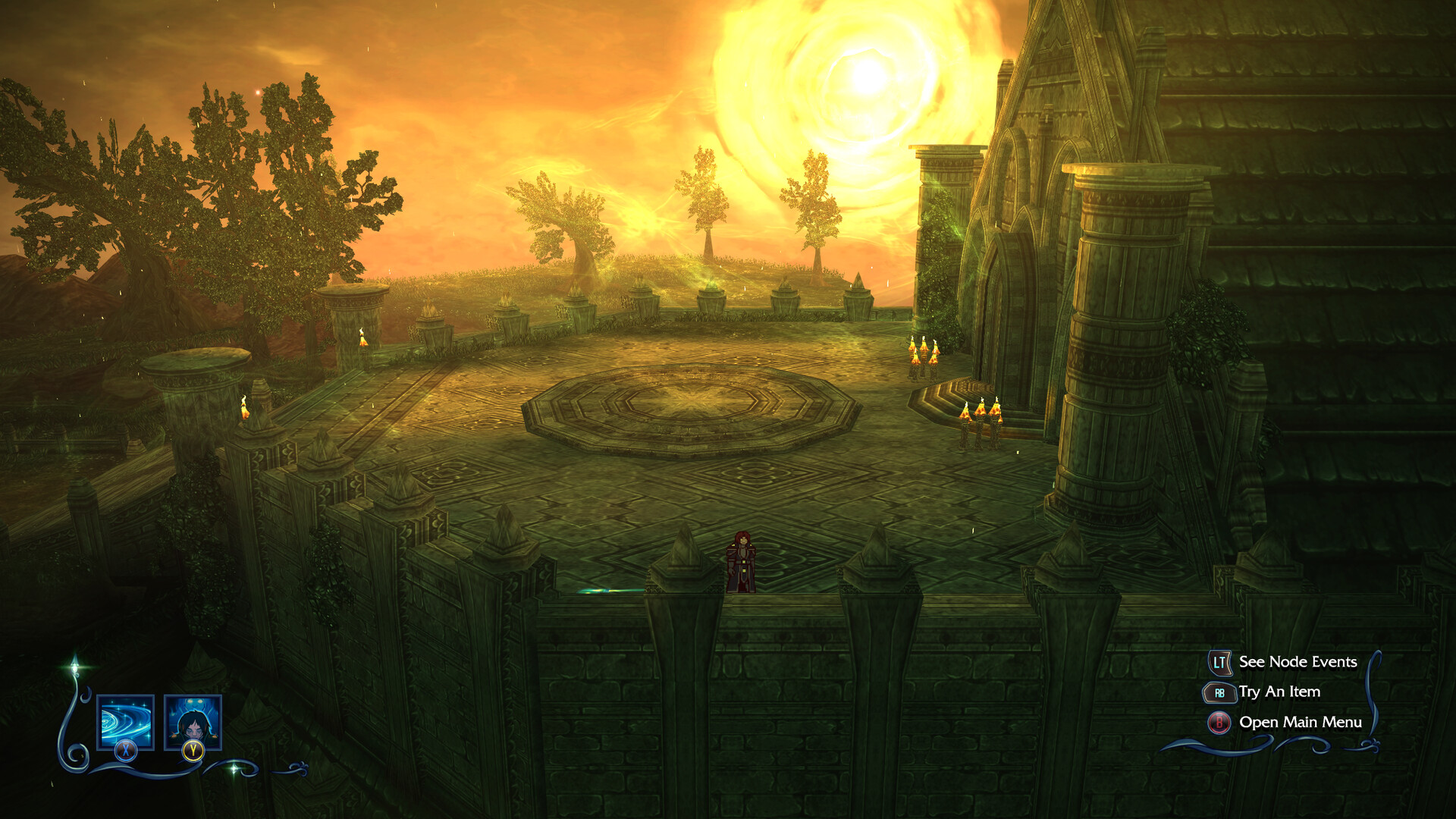
Task: Click the RB button prompt icon
Action: pyautogui.click(x=1219, y=692)
